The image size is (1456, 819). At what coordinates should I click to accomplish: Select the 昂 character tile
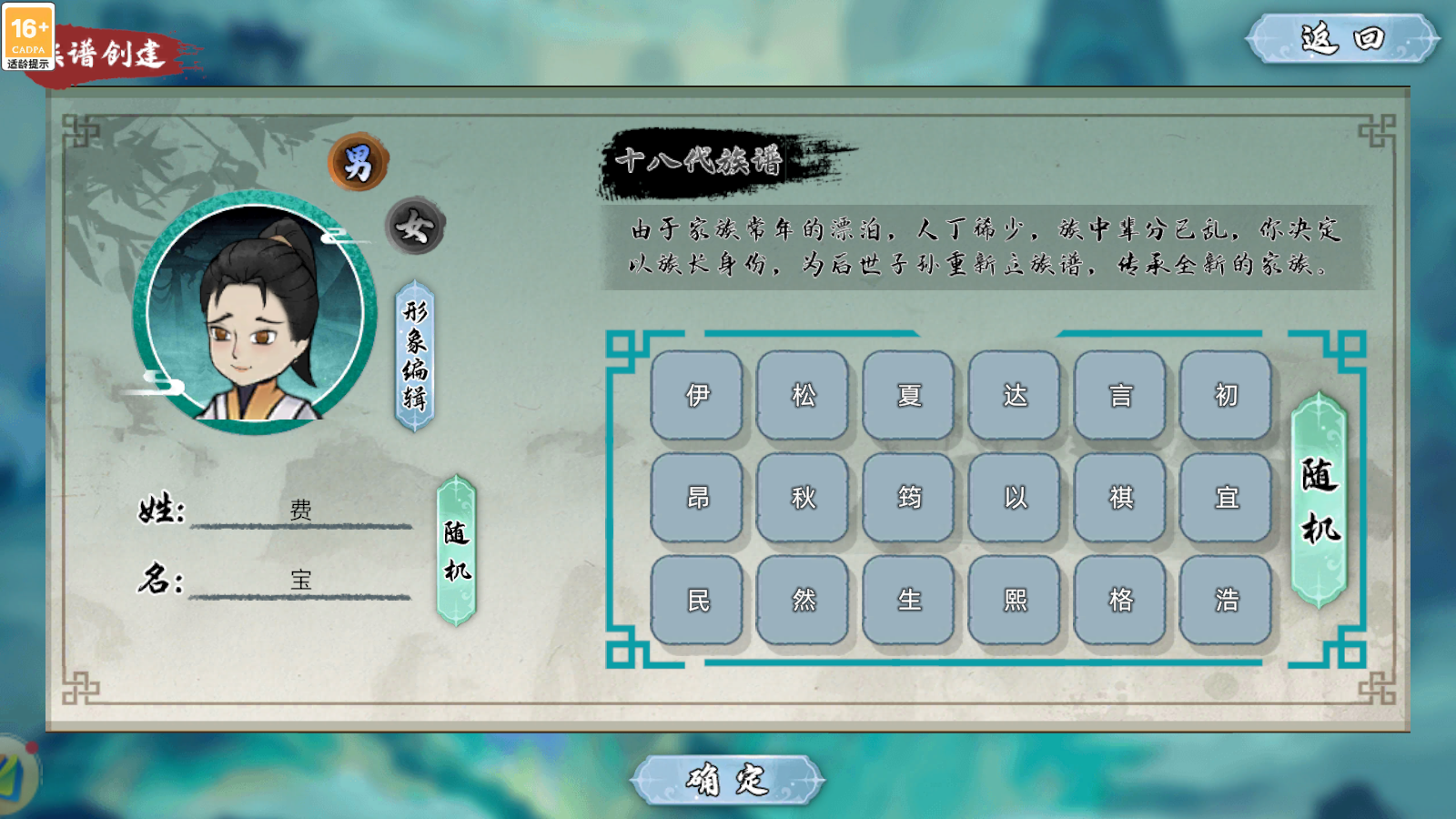tap(698, 498)
